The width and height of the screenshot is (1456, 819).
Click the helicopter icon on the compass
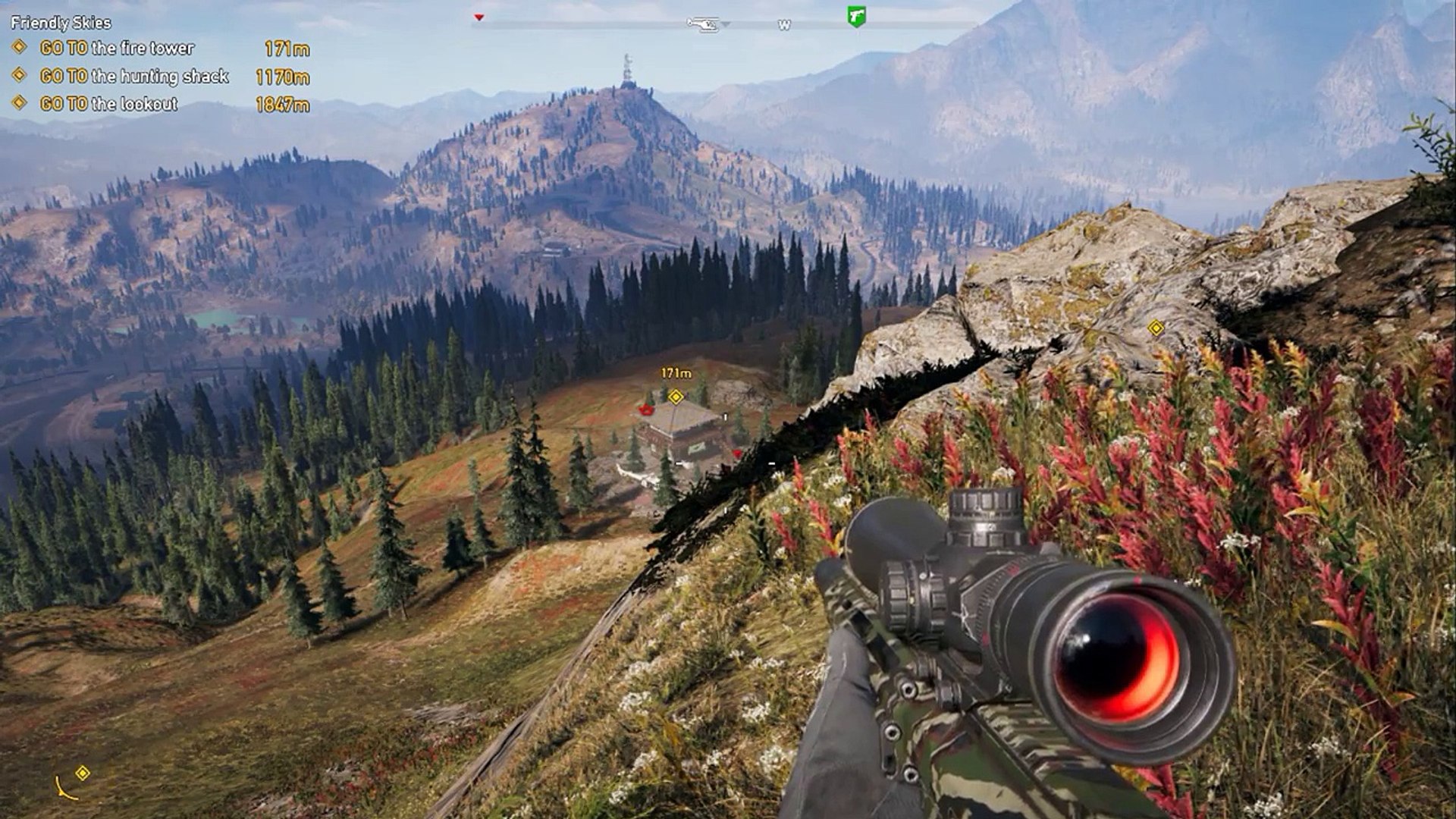[x=702, y=24]
